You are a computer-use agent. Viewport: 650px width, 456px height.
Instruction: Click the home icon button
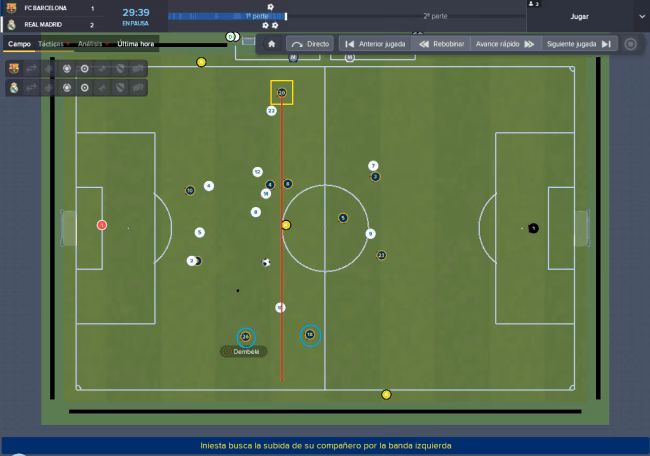[x=271, y=44]
